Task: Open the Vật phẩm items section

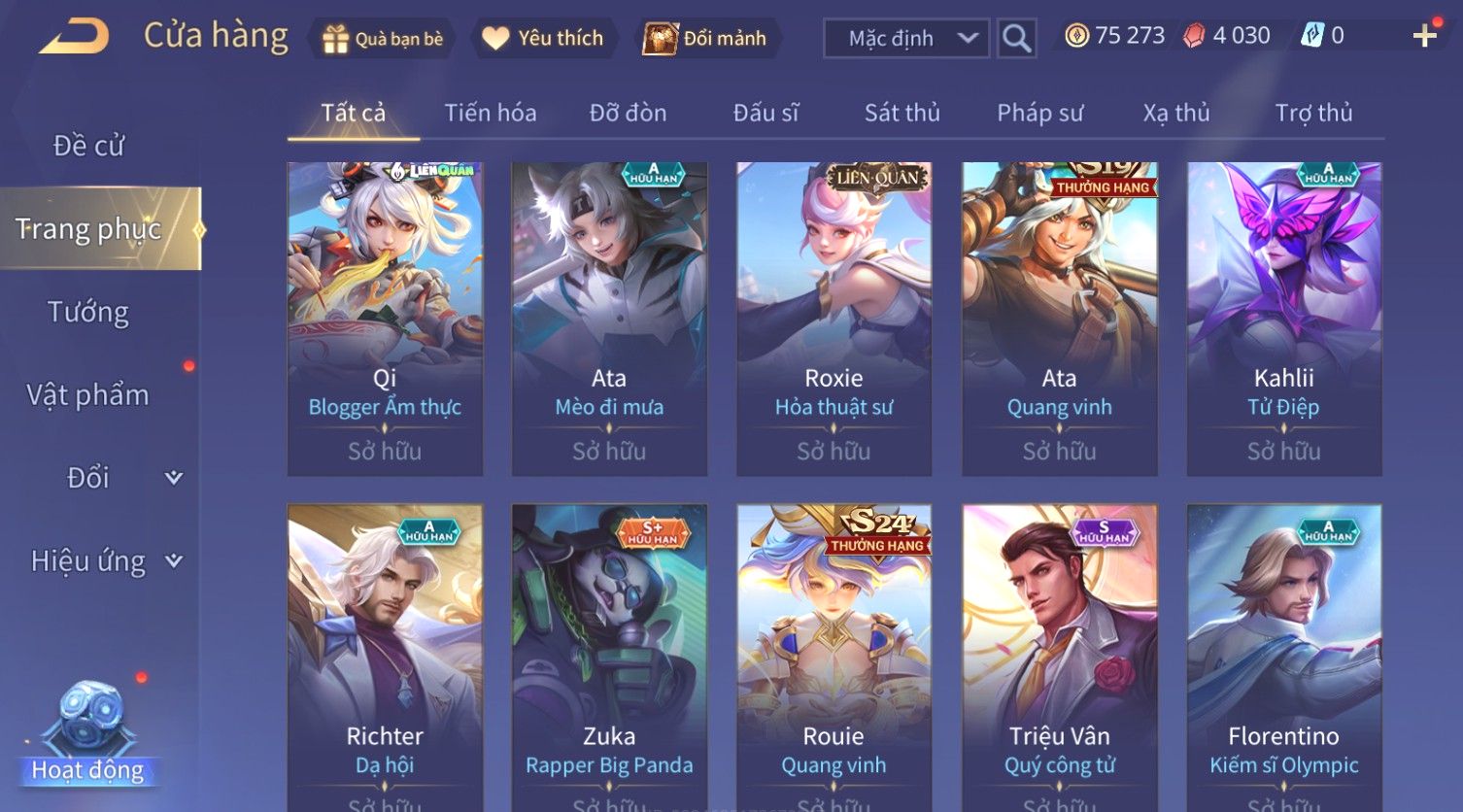Action: click(88, 395)
